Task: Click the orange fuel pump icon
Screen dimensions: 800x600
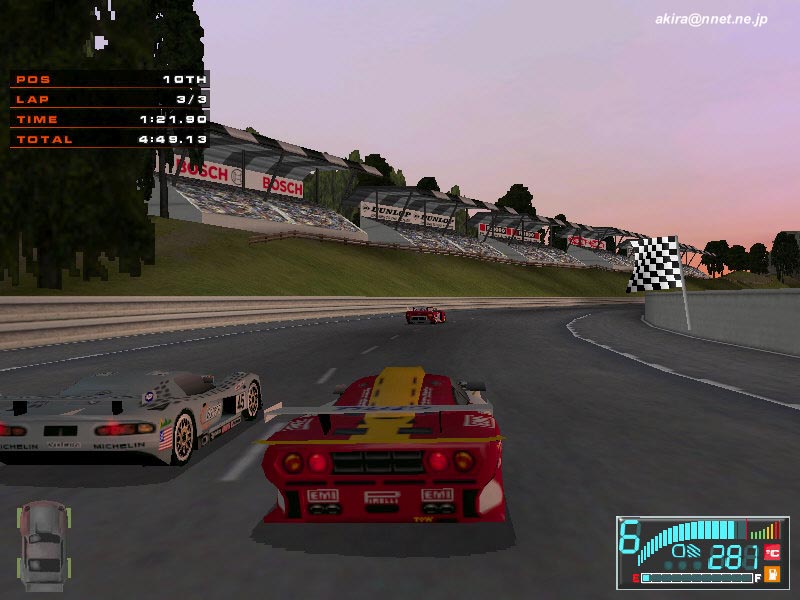Action: pos(772,574)
